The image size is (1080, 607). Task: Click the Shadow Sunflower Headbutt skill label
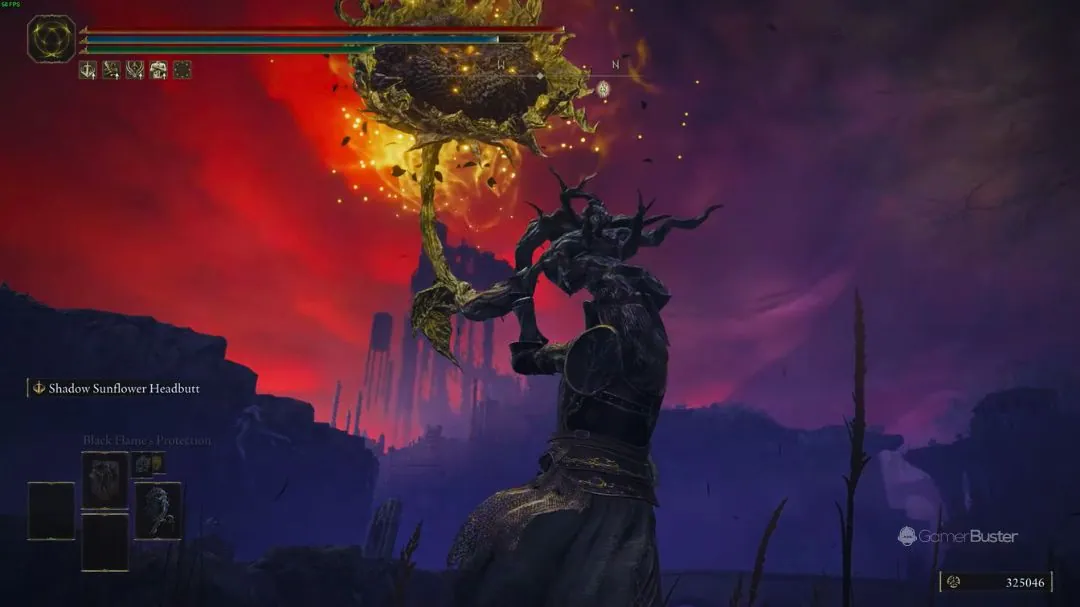124,388
